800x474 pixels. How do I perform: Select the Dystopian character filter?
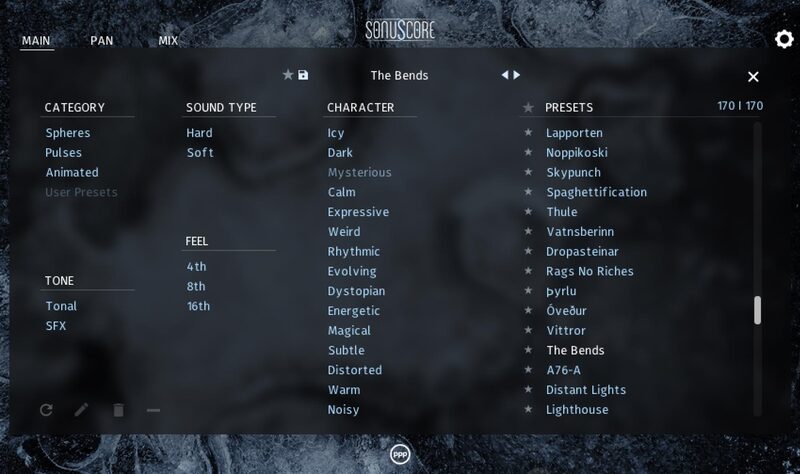[356, 291]
